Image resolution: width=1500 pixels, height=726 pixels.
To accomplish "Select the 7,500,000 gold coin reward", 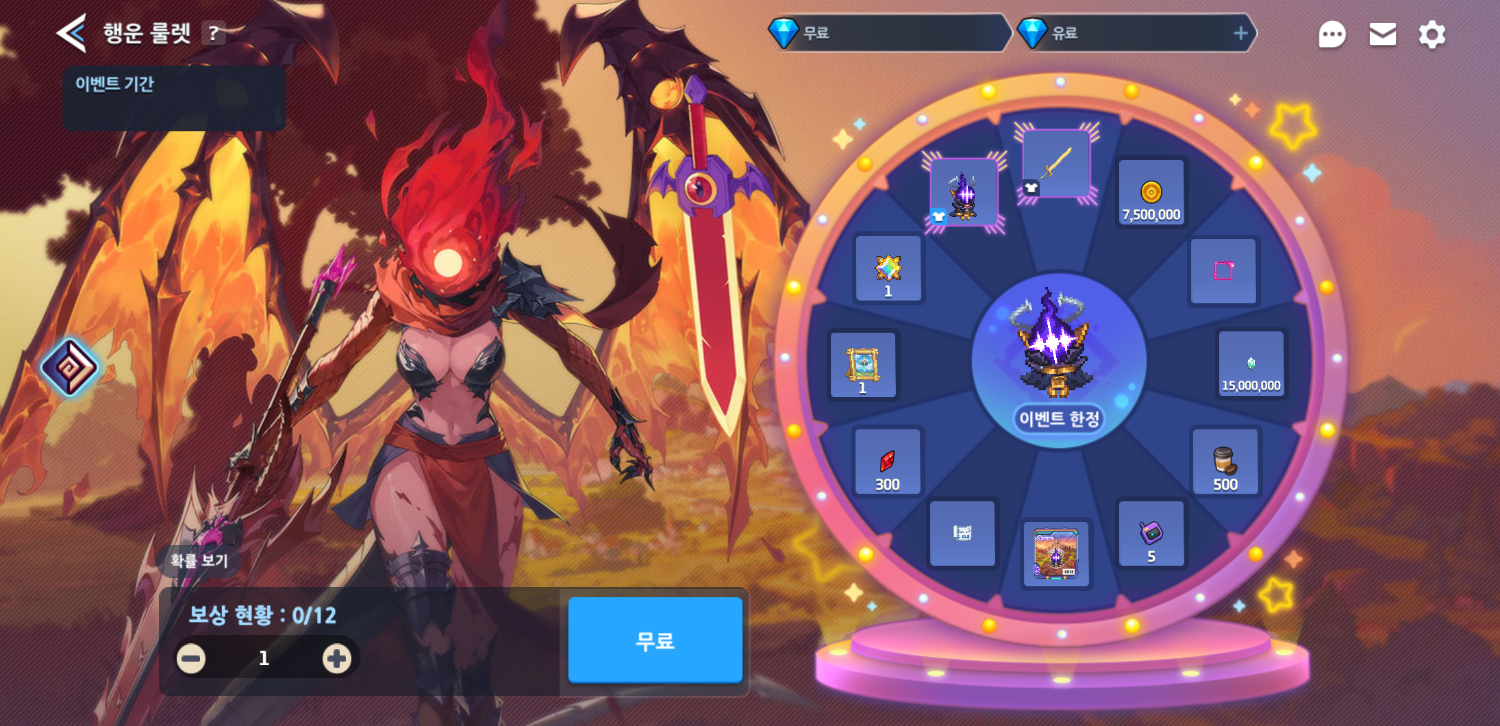I will coord(1151,193).
